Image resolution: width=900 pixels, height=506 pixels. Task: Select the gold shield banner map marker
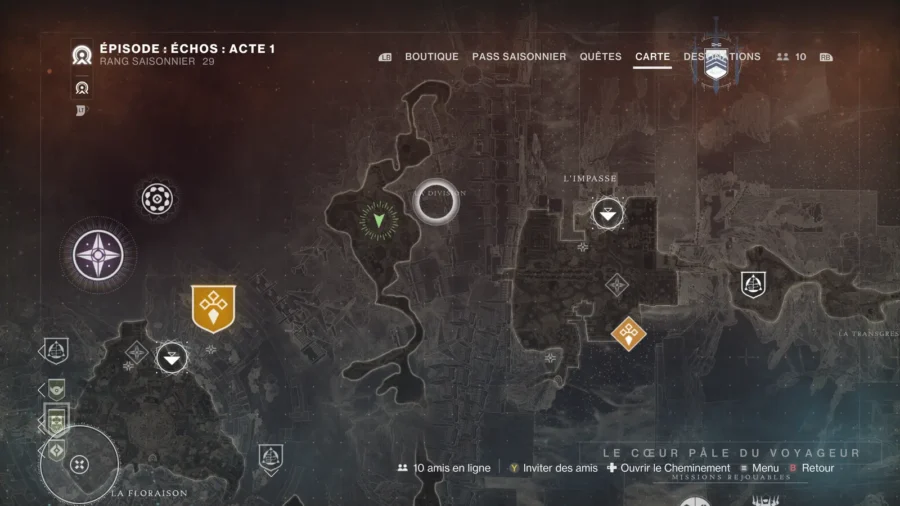point(213,307)
